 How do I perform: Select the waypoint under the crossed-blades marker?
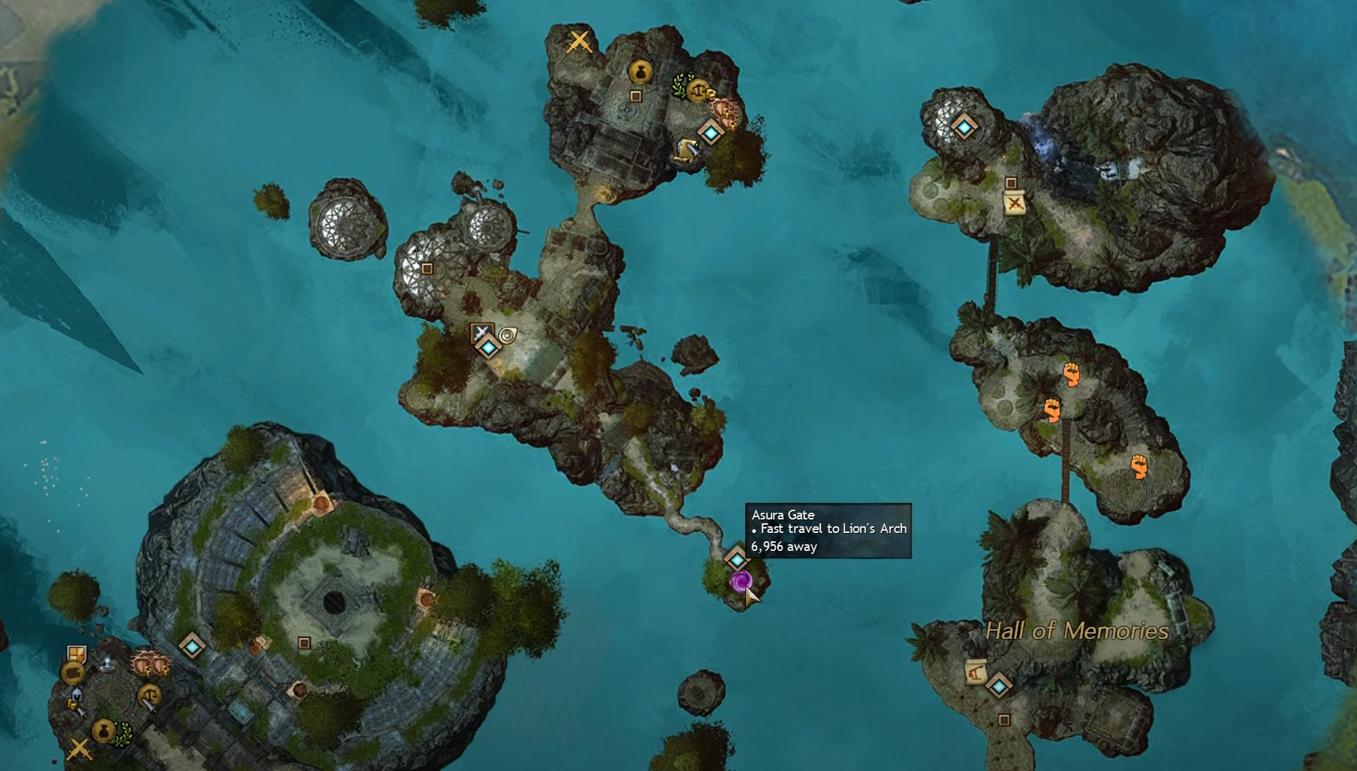click(x=488, y=347)
